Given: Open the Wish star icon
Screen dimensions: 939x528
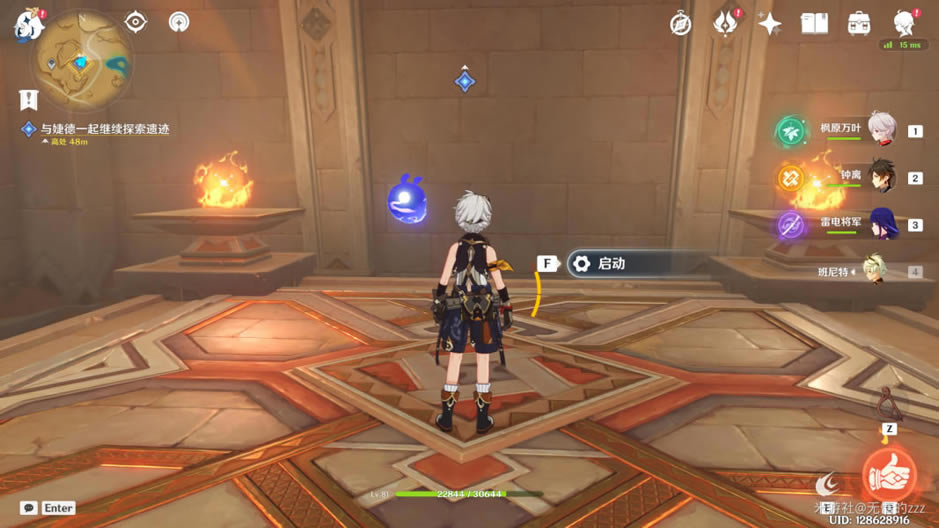Looking at the screenshot, I should pyautogui.click(x=769, y=24).
